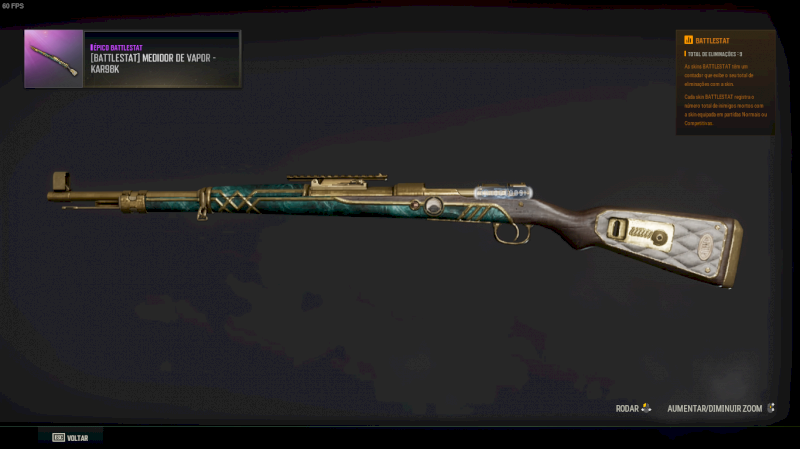Go back with the Voltar button
Image resolution: width=800 pixels, height=449 pixels.
(x=71, y=437)
